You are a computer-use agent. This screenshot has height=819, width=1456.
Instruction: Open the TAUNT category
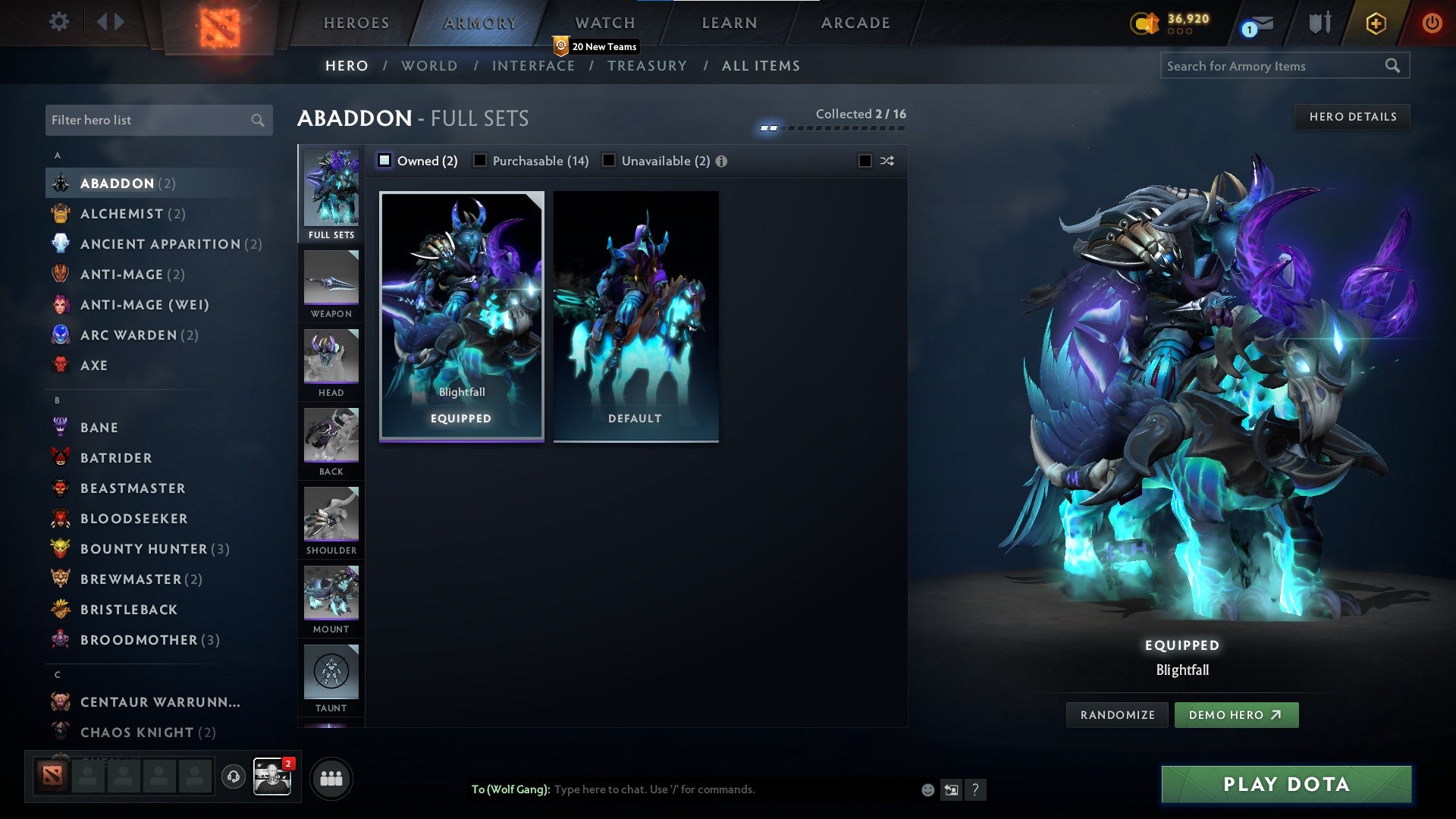[x=331, y=673]
